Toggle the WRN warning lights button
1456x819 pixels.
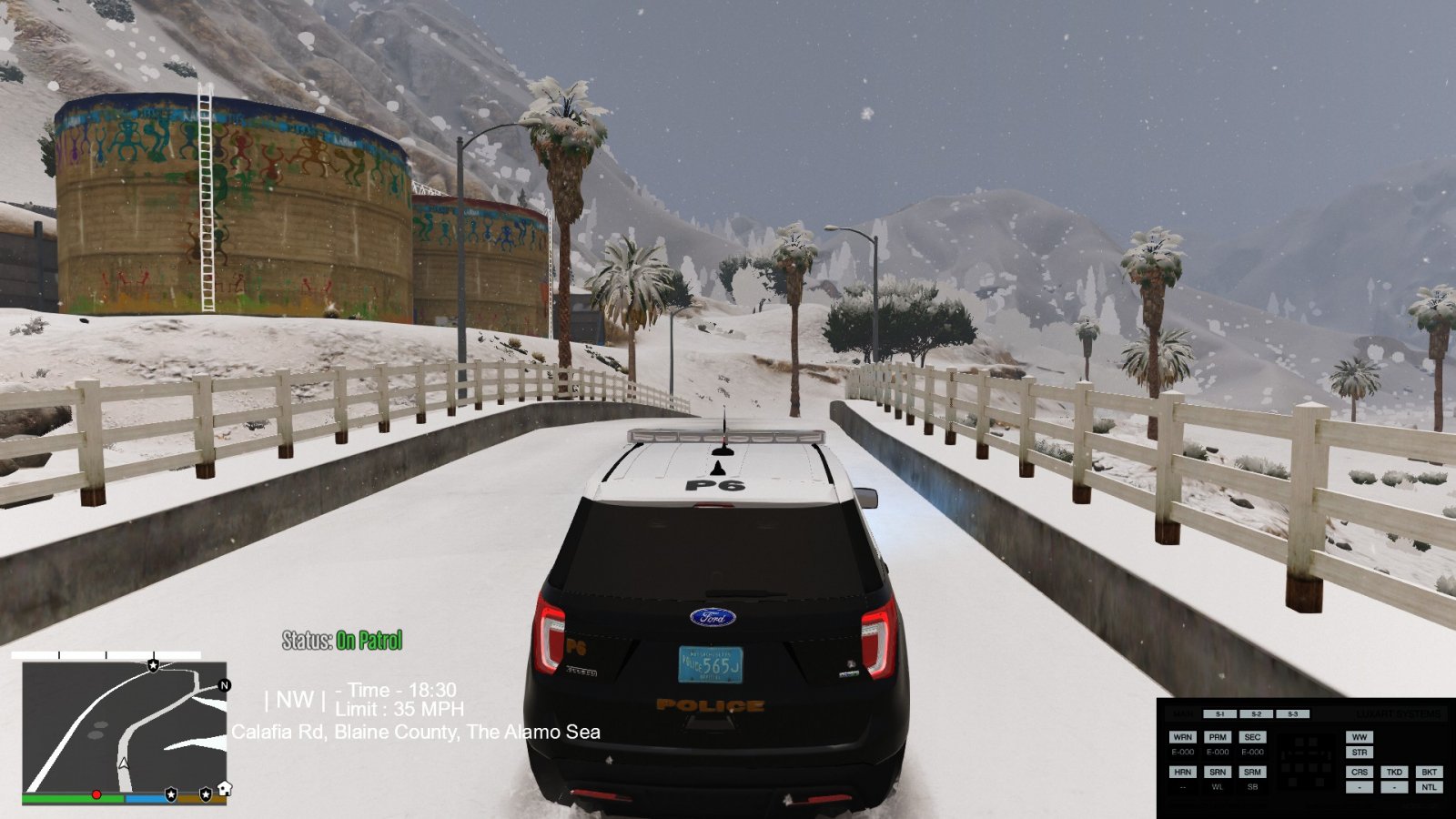coord(1182,737)
